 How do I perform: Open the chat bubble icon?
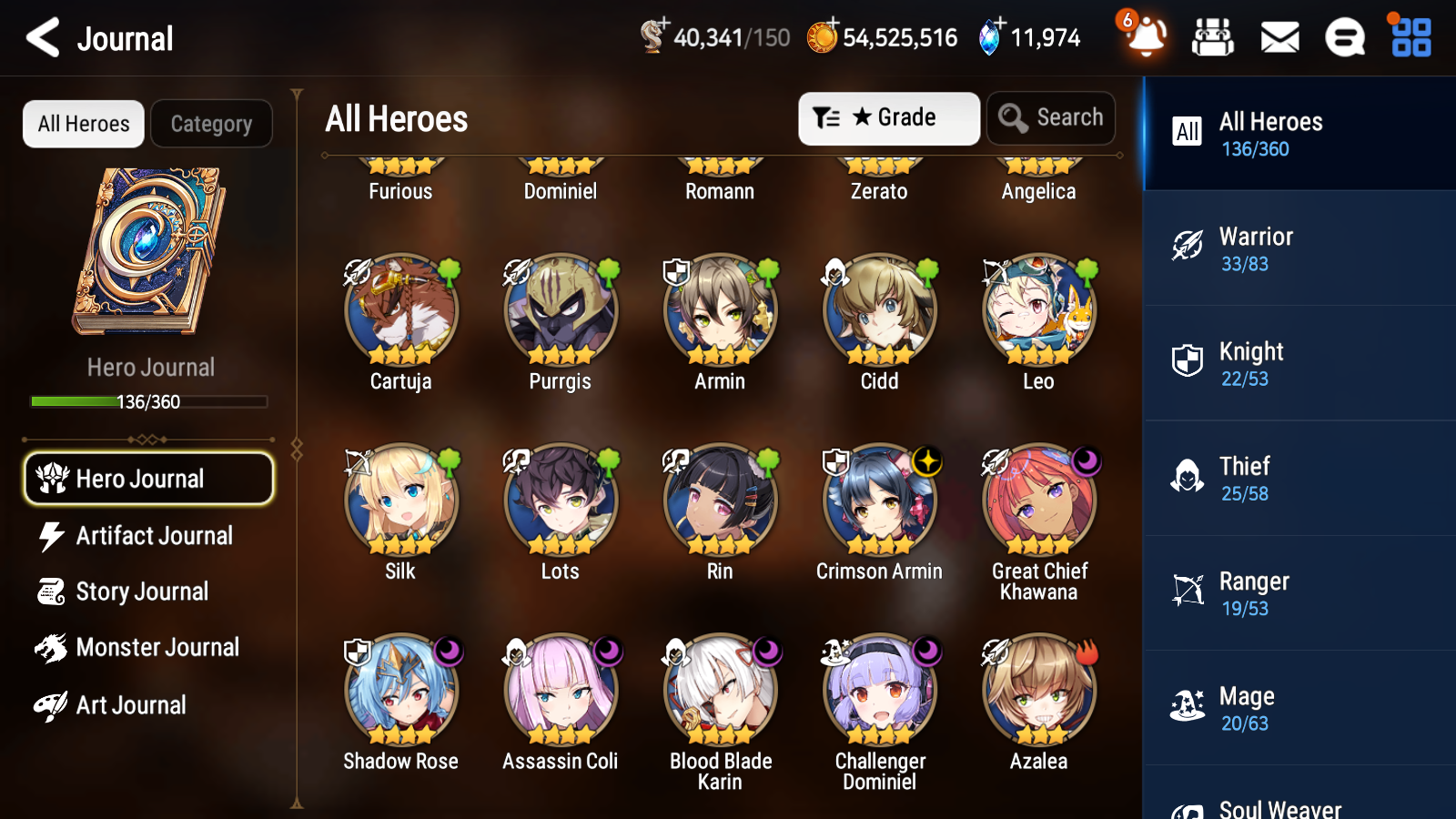coord(1344,37)
